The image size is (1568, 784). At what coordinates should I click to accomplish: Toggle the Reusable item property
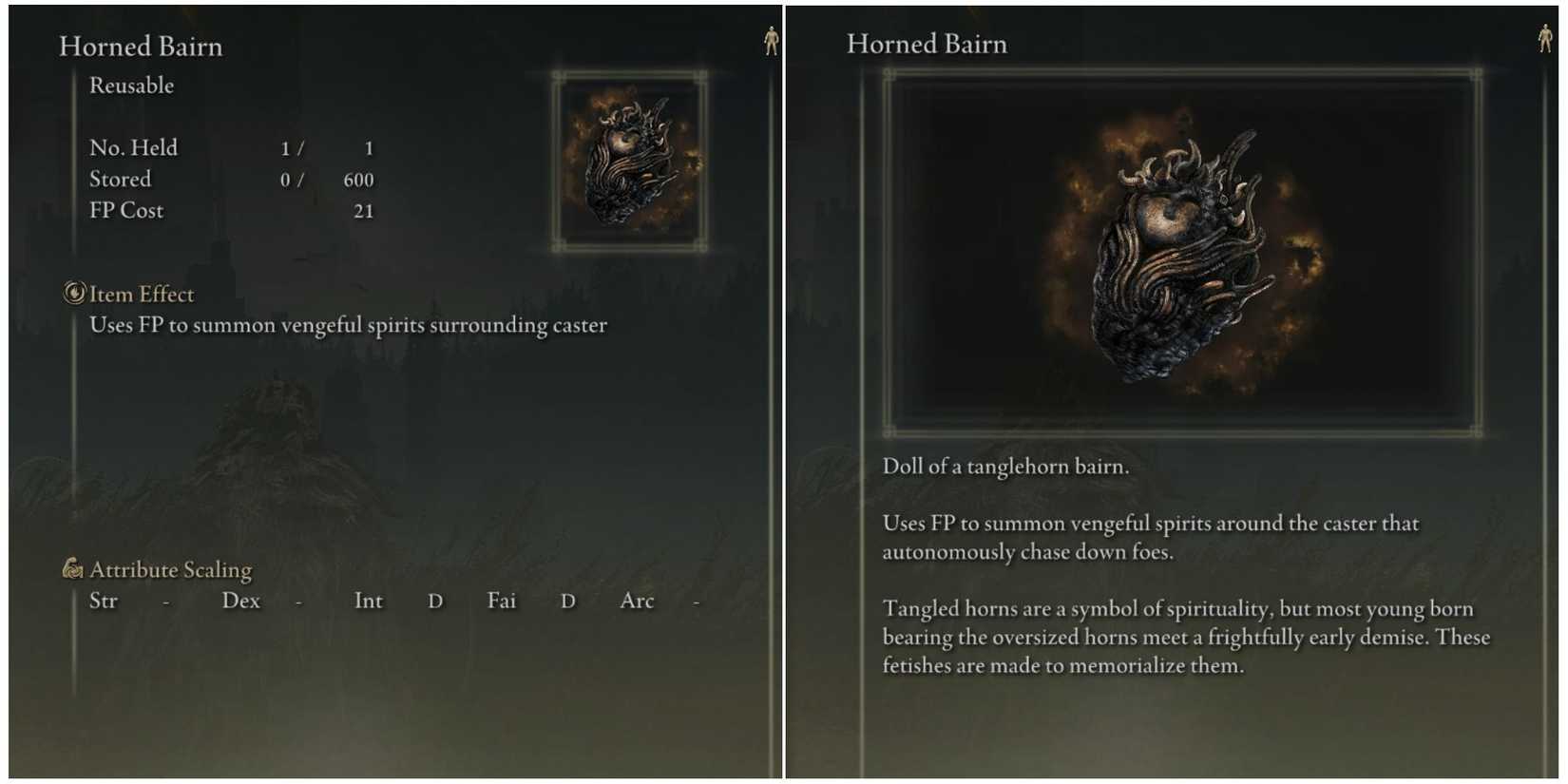[x=131, y=86]
